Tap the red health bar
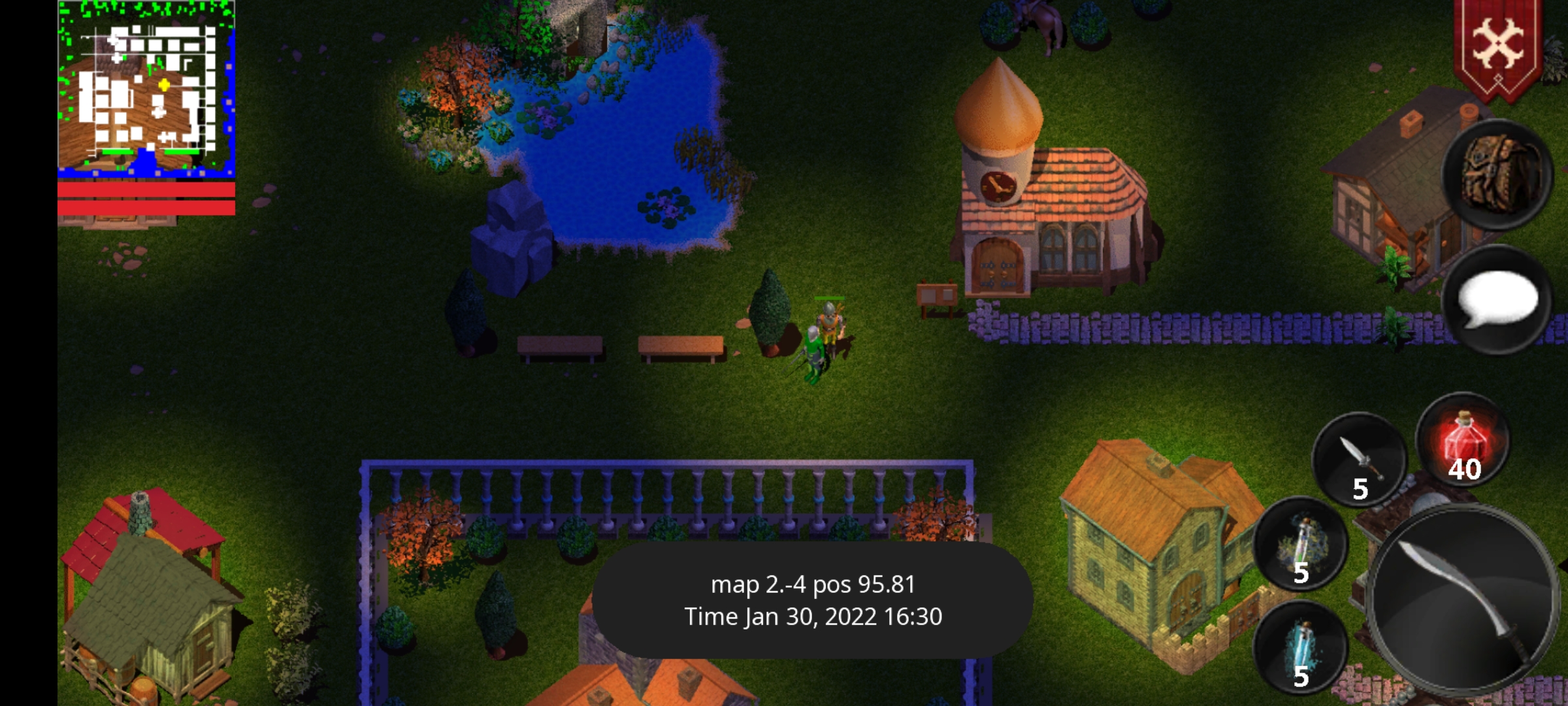 coord(145,191)
